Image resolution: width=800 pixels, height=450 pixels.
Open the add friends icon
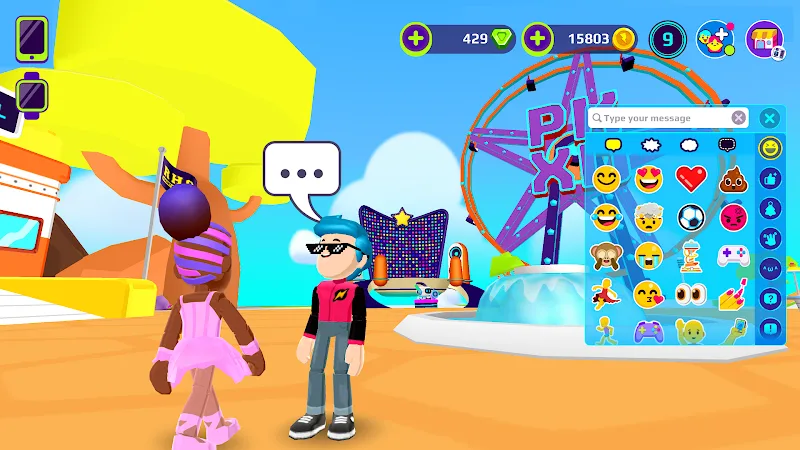point(715,39)
